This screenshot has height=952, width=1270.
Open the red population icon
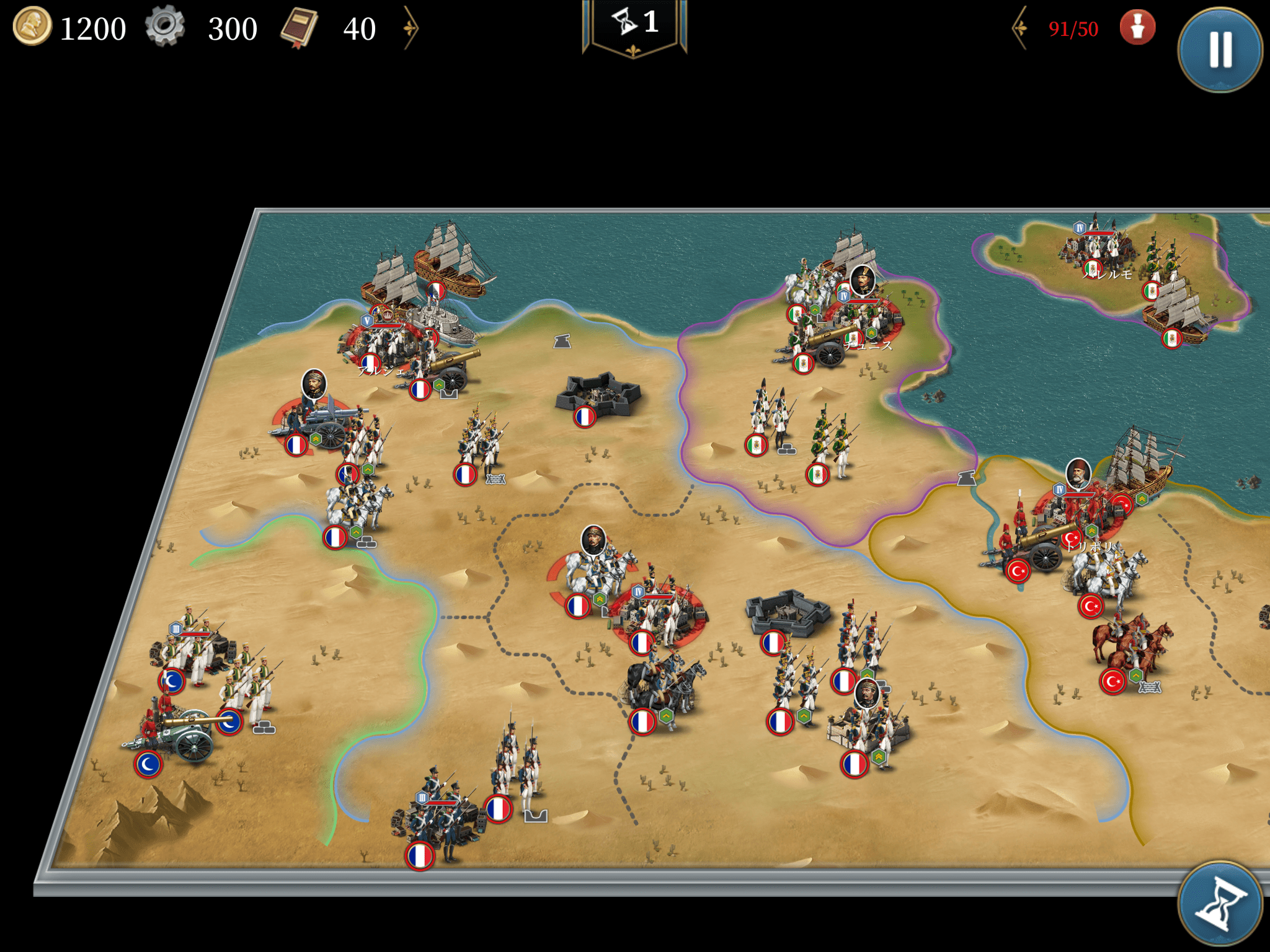point(1137,28)
